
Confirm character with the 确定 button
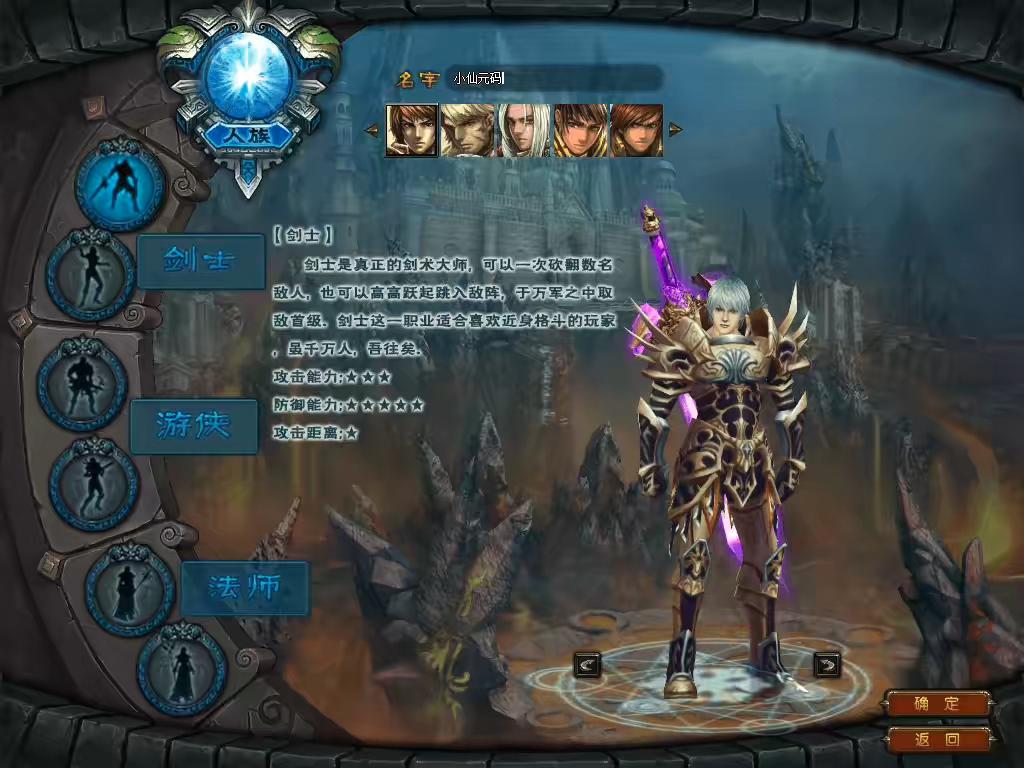point(936,704)
